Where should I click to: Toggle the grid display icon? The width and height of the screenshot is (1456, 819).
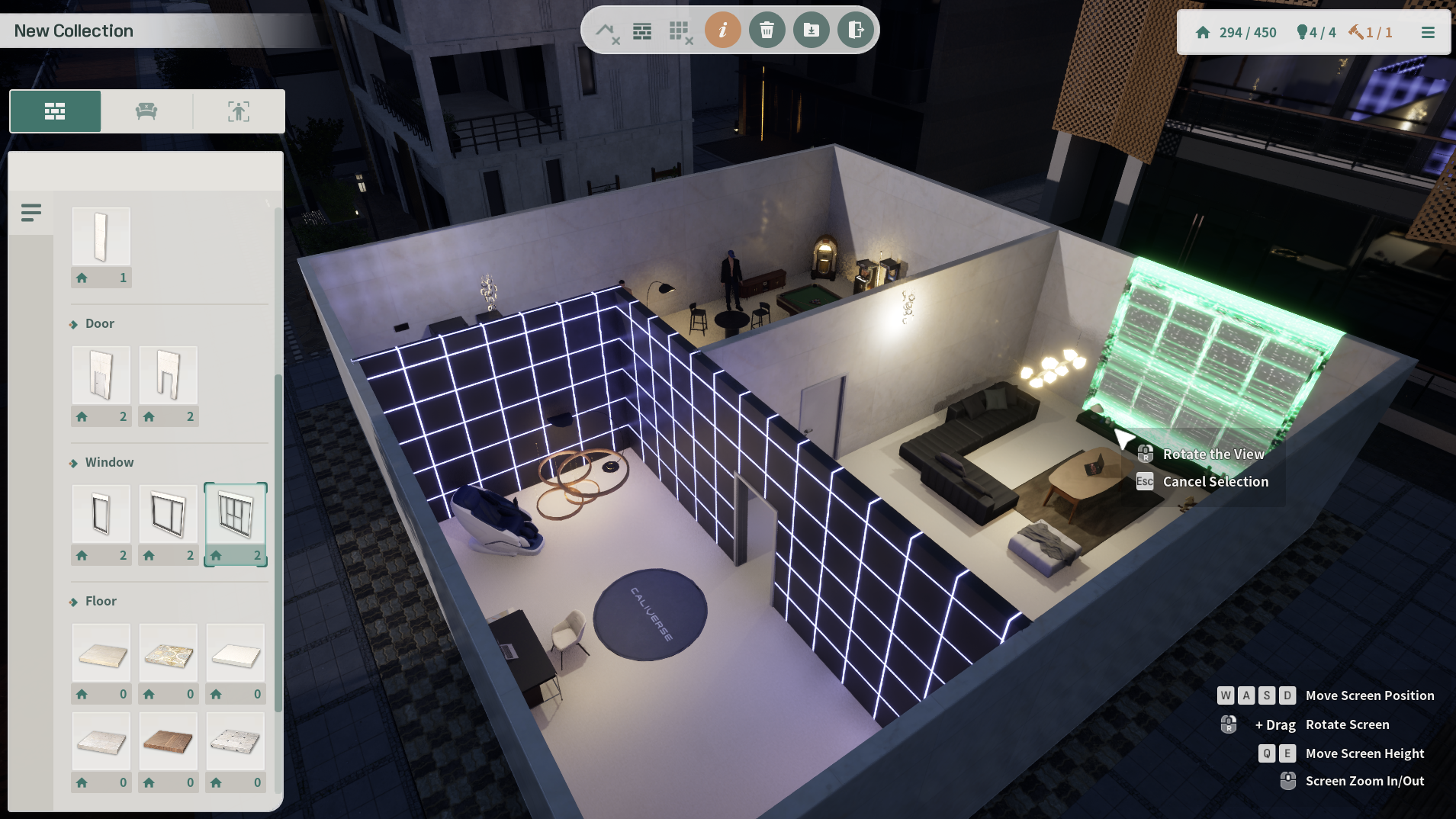[680, 31]
